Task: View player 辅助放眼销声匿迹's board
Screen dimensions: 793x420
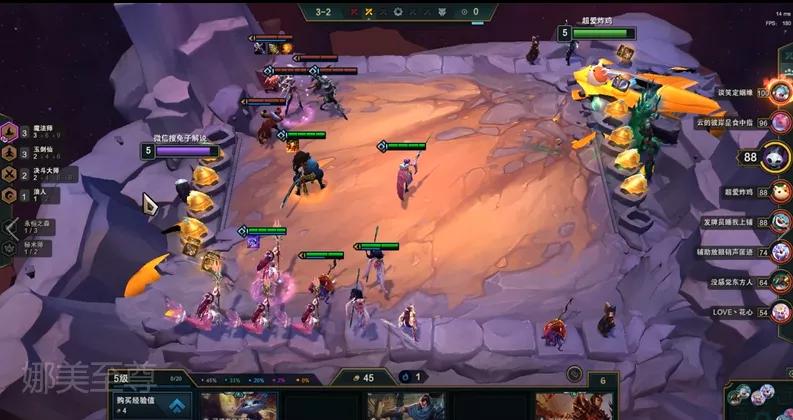Action: click(780, 252)
